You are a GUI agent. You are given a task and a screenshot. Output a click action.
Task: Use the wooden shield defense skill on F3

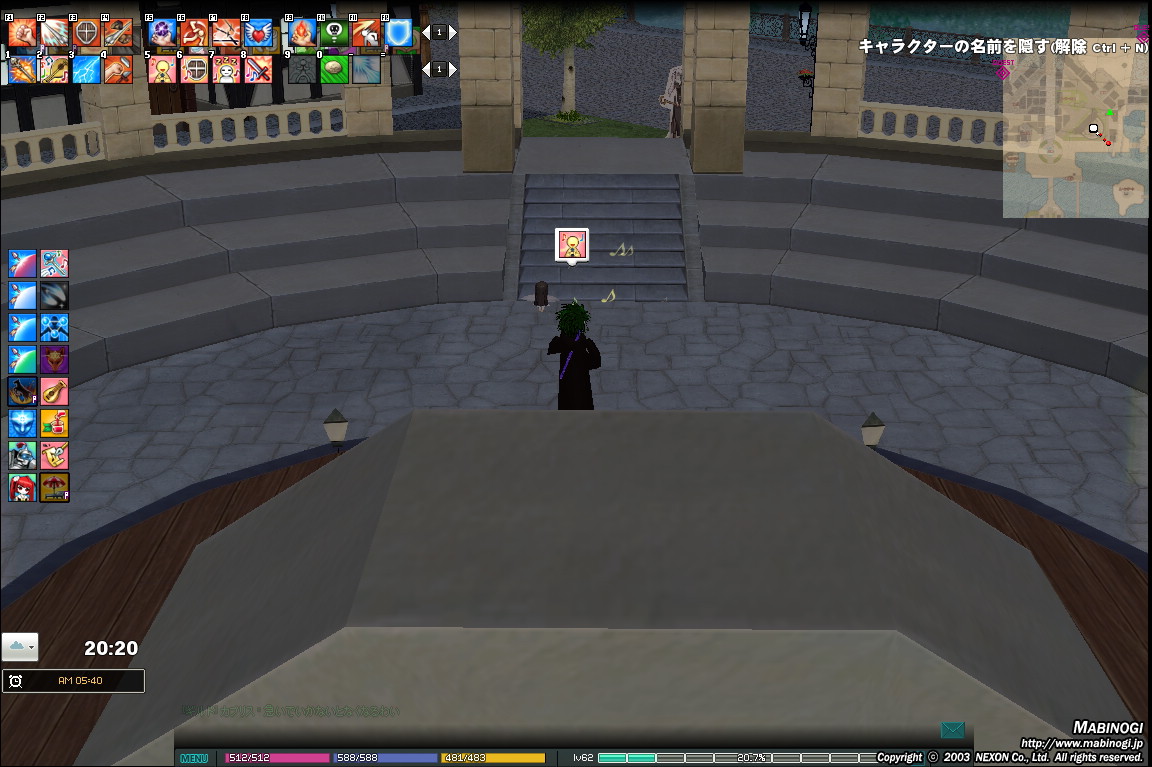87,34
